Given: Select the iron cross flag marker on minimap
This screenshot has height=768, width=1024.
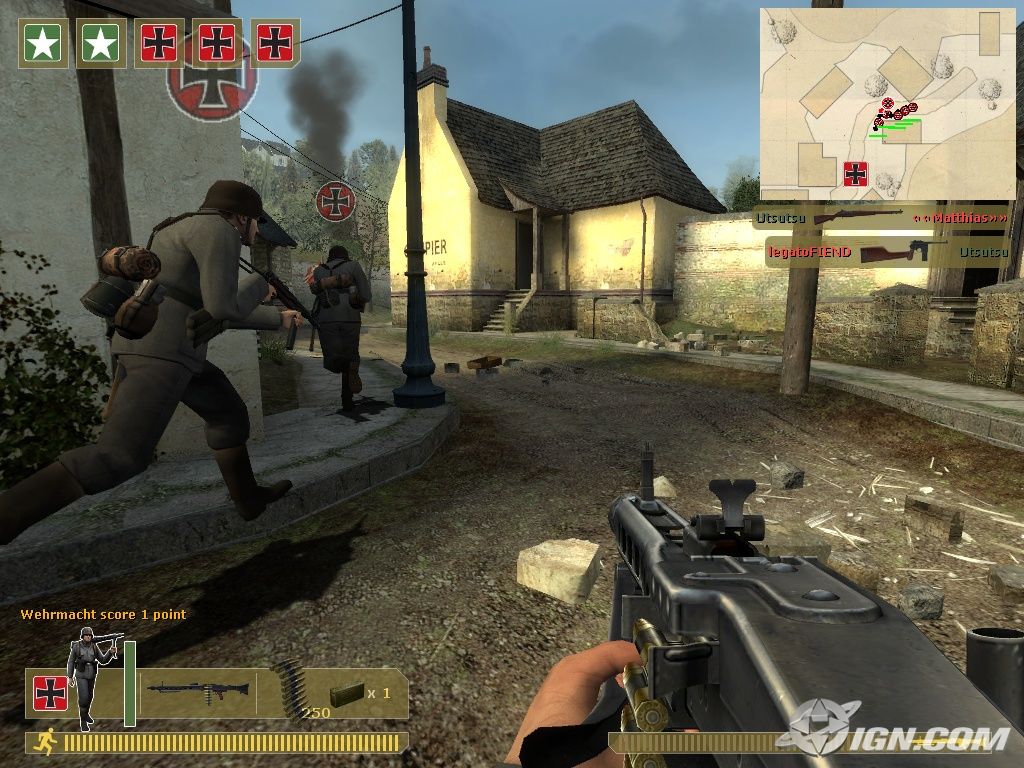Looking at the screenshot, I should [855, 174].
